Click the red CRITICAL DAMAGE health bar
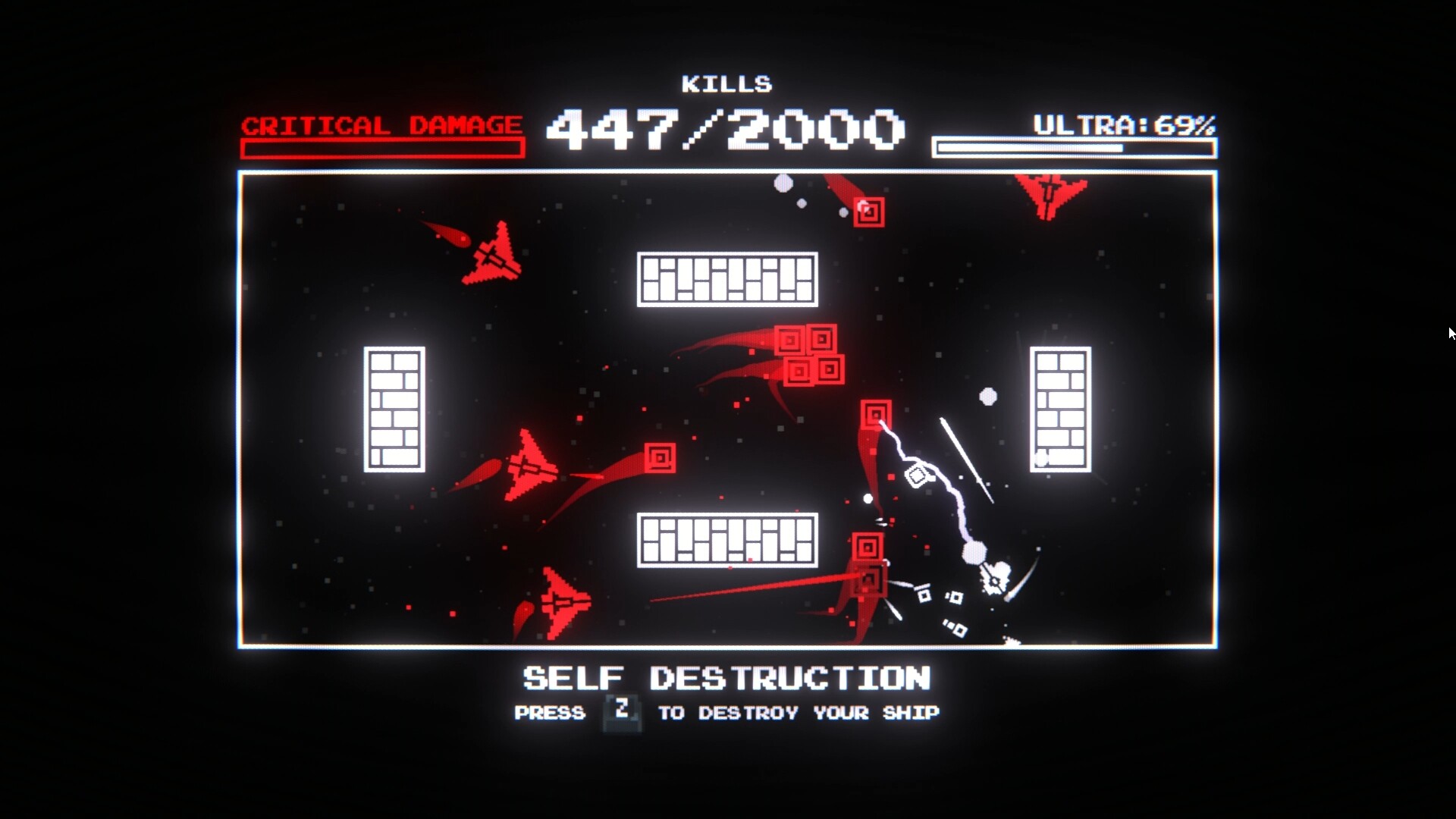The width and height of the screenshot is (1456, 819). [x=382, y=146]
